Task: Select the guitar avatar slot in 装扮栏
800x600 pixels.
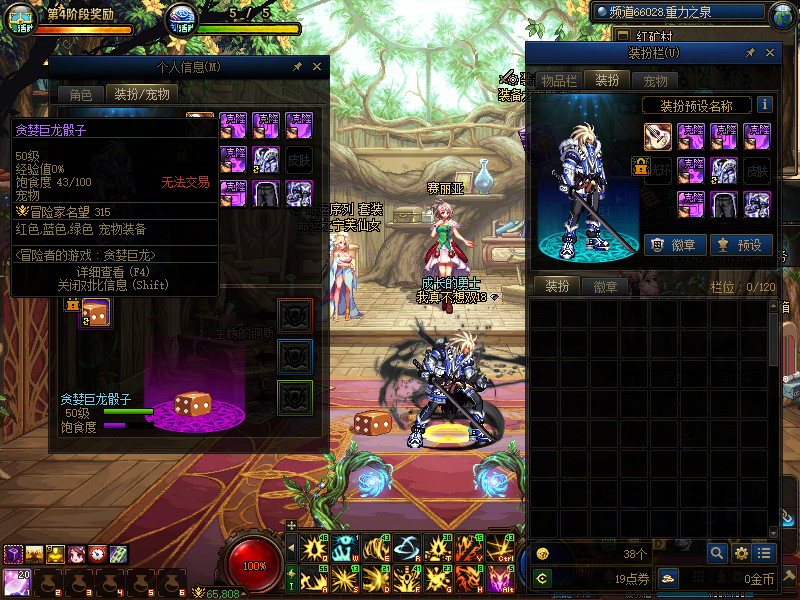Action: [x=657, y=136]
